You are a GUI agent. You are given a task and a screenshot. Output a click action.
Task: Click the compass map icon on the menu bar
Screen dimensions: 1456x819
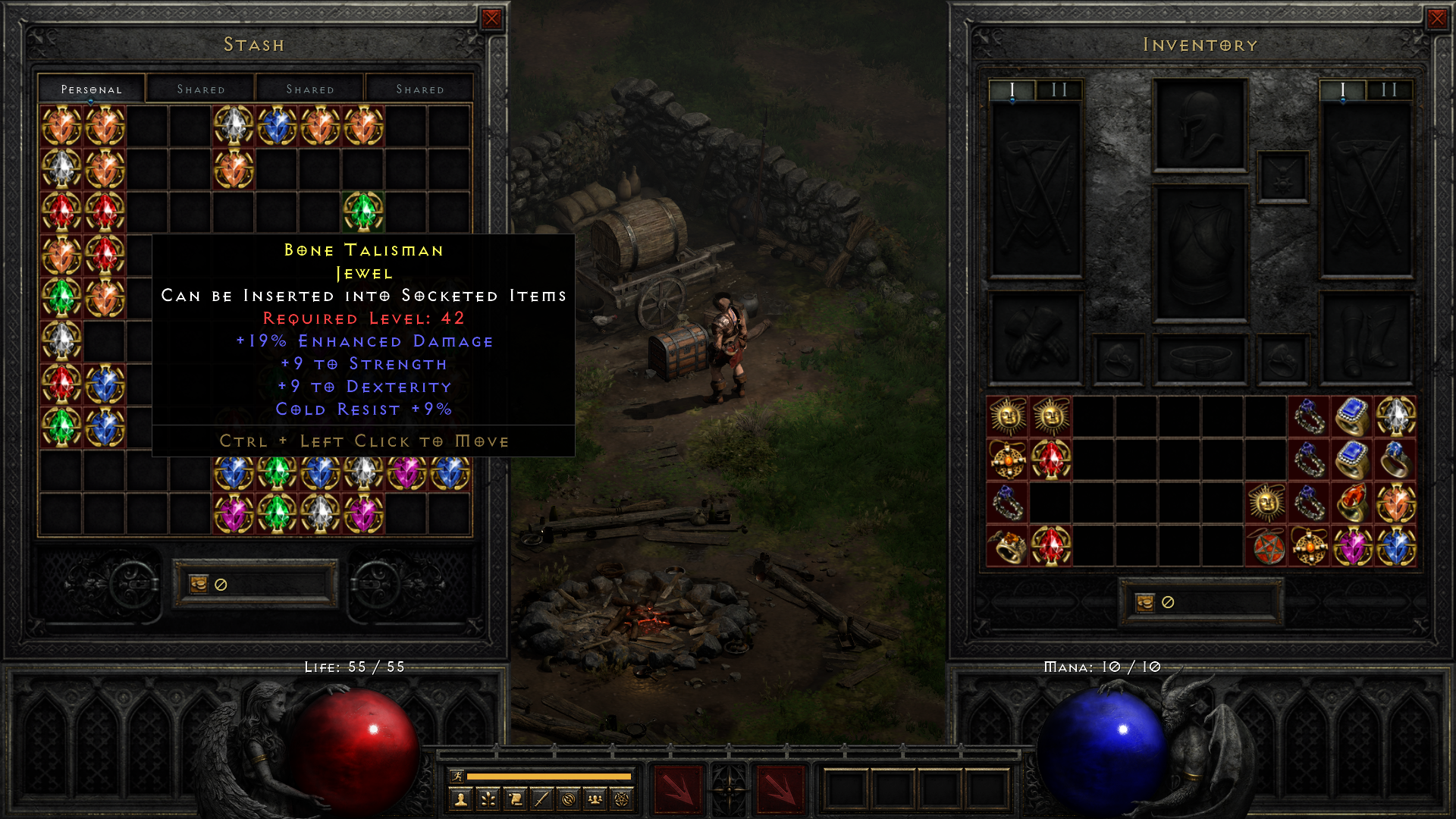570,799
